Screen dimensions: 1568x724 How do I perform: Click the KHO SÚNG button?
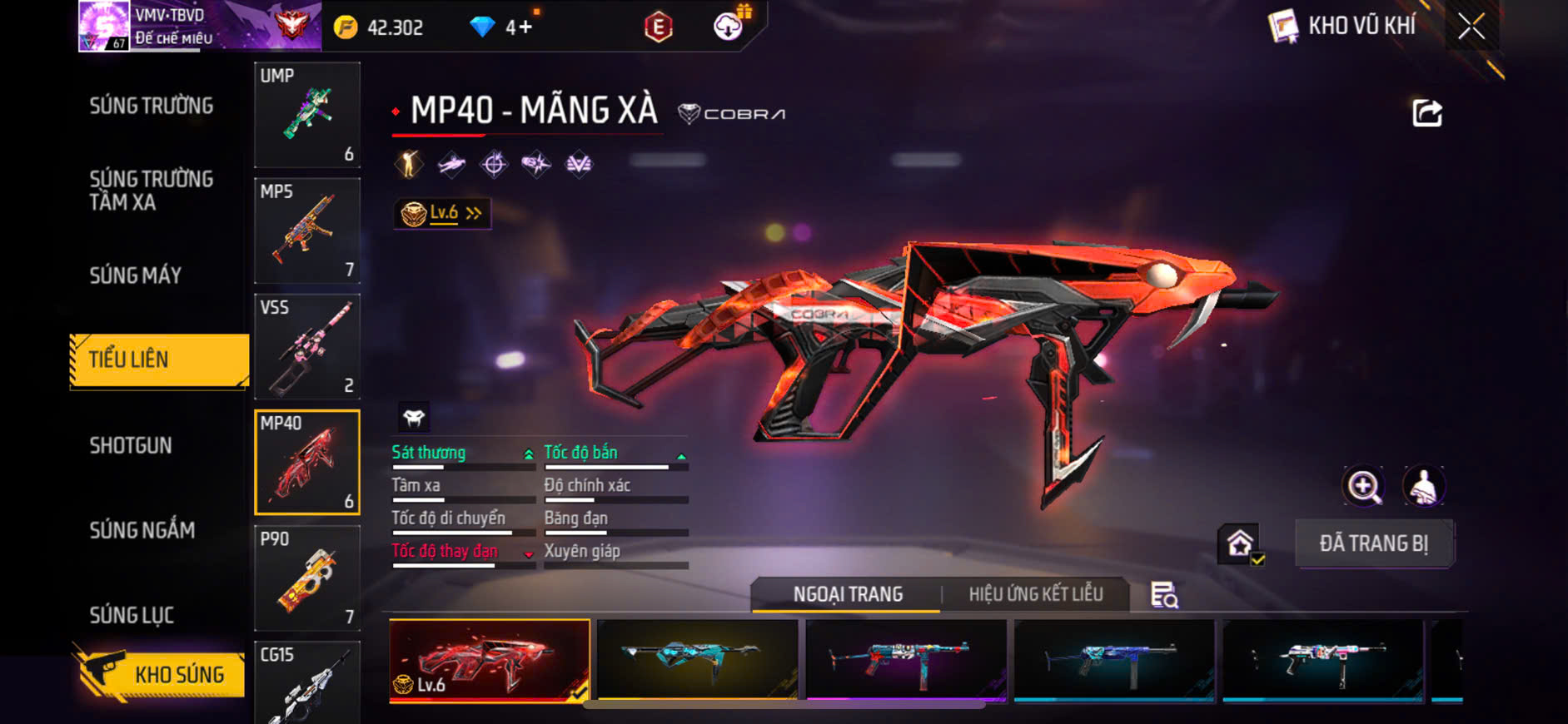pyautogui.click(x=161, y=673)
